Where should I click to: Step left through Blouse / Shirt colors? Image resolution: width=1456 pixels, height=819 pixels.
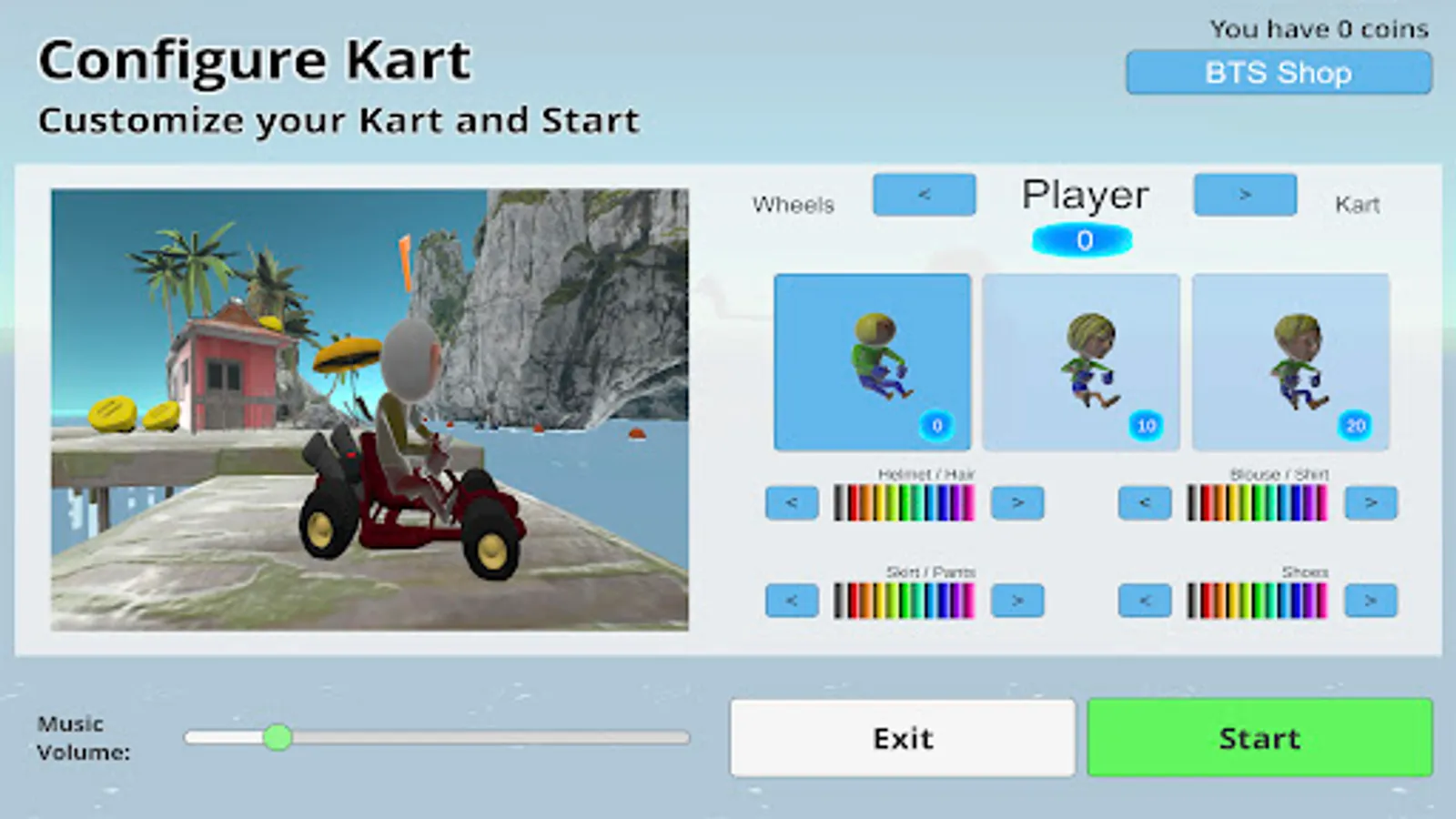click(x=1144, y=502)
